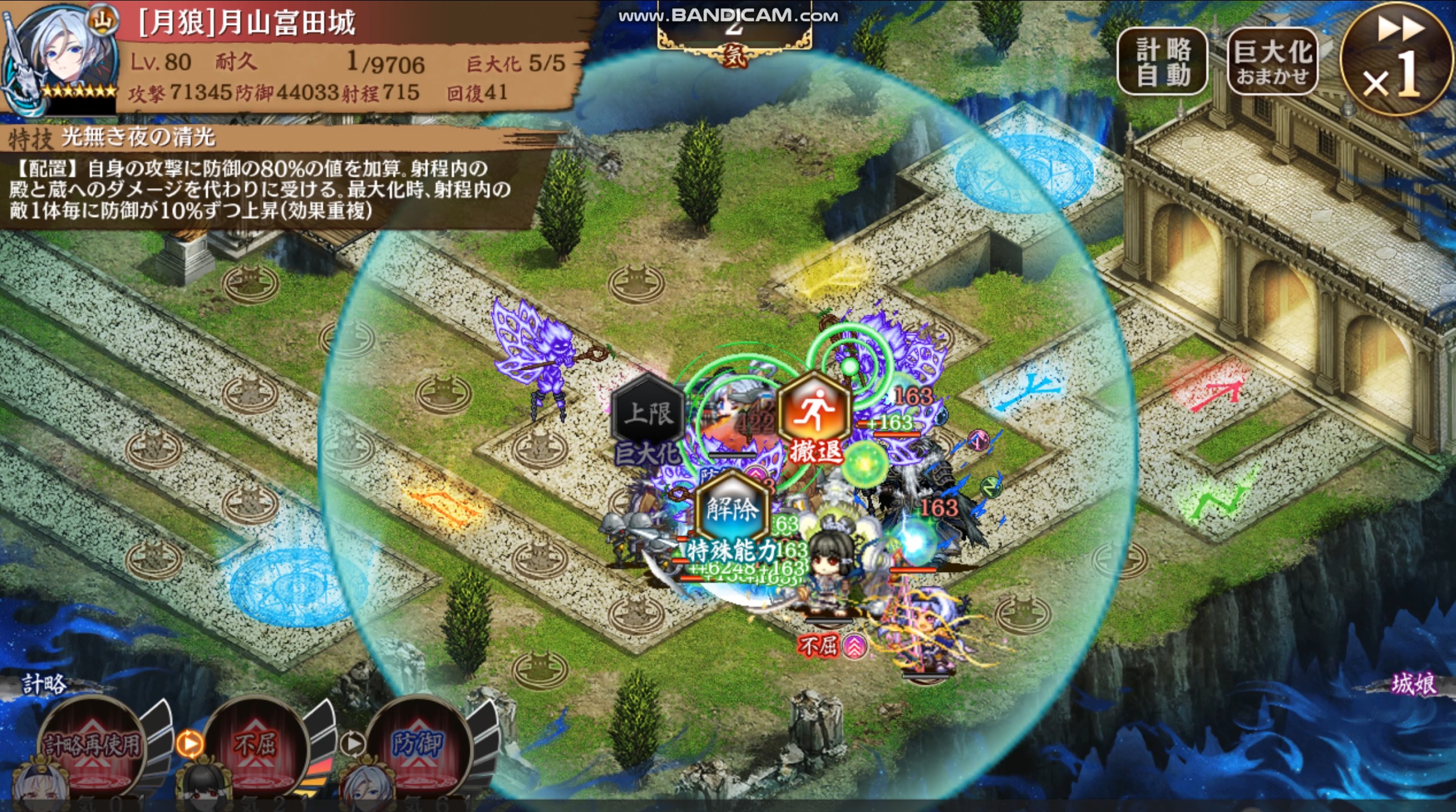Open the 城娘 unit panel
The image size is (1456, 812).
coord(1413,684)
